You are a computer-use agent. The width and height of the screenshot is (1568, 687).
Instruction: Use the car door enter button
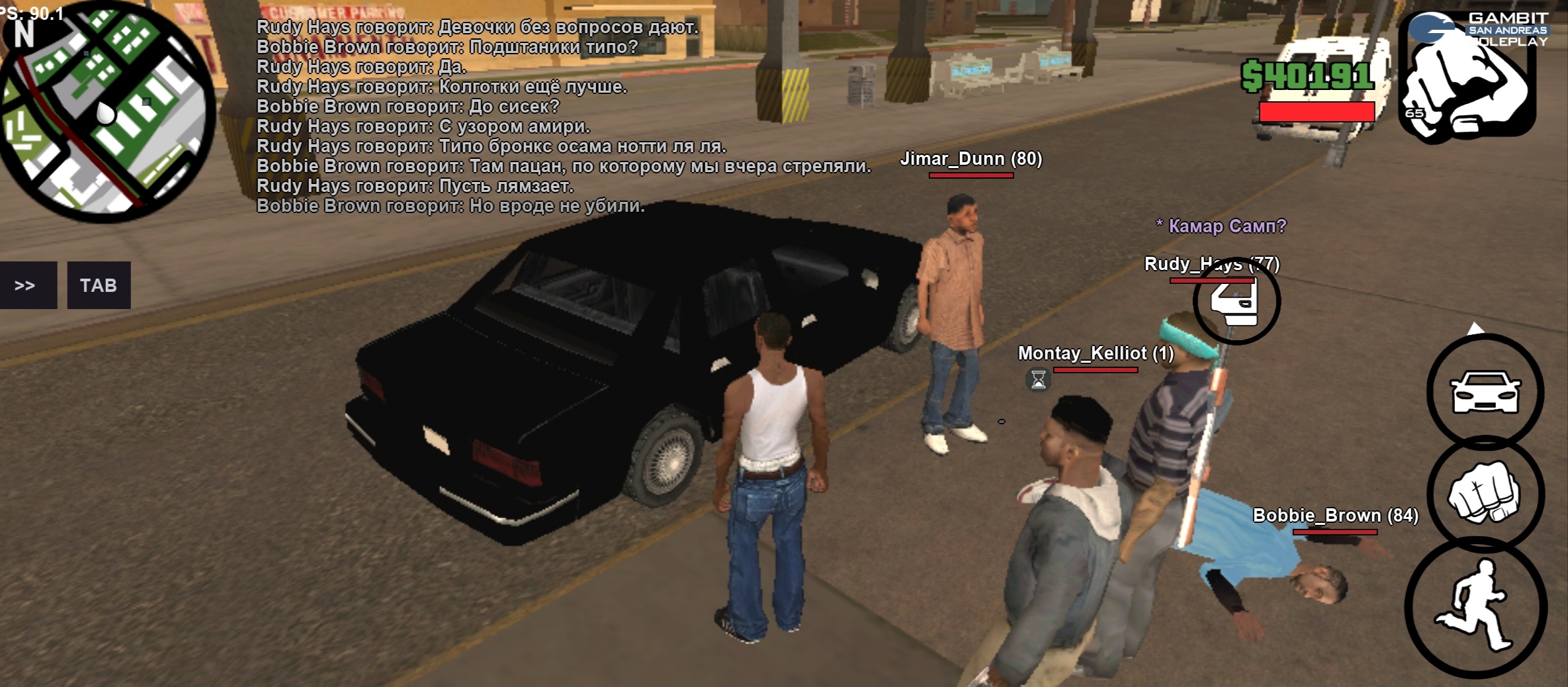coord(1236,301)
